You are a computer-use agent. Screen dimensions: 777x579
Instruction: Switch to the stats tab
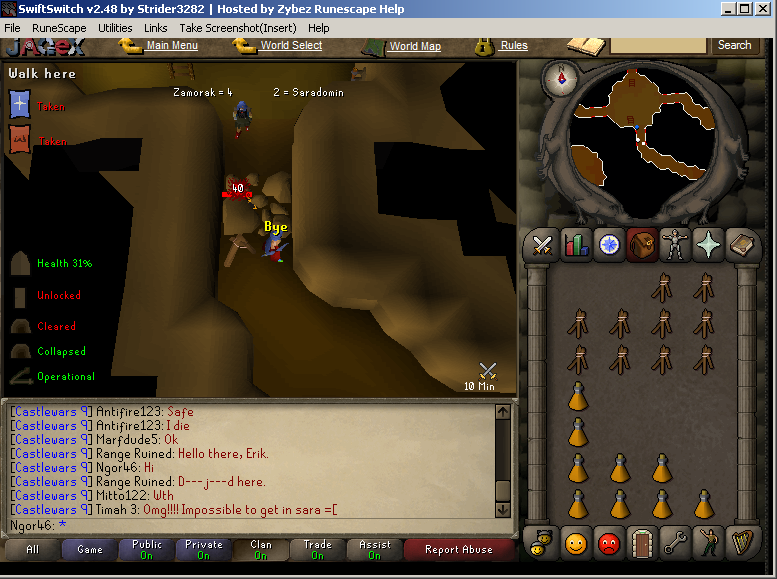pos(576,245)
